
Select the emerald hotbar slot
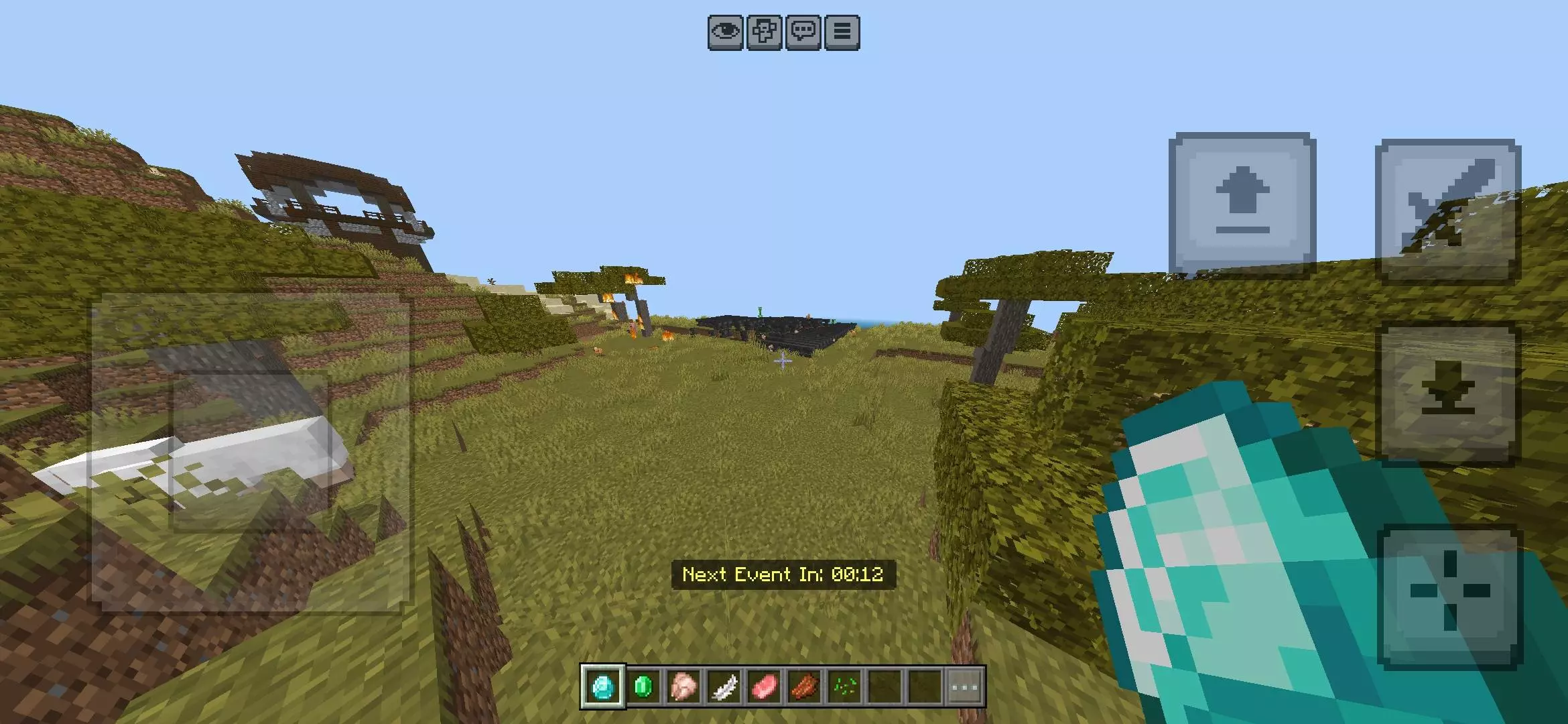(x=643, y=686)
